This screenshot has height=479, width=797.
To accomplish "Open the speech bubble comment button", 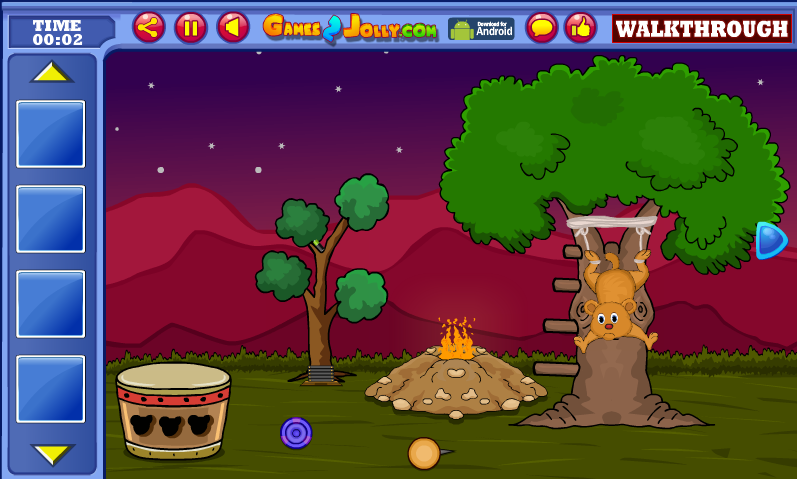I will click(542, 27).
